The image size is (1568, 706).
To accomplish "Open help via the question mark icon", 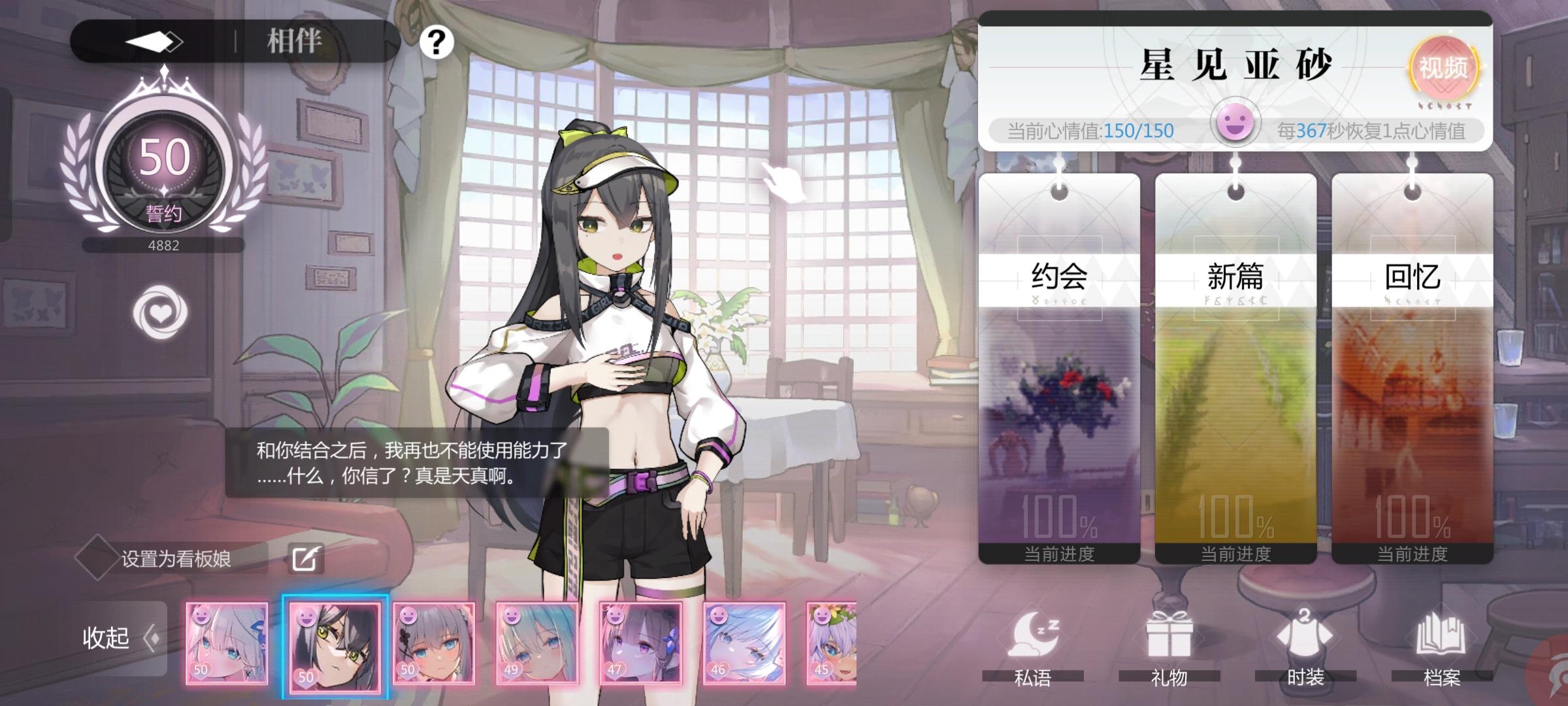I will pyautogui.click(x=434, y=42).
